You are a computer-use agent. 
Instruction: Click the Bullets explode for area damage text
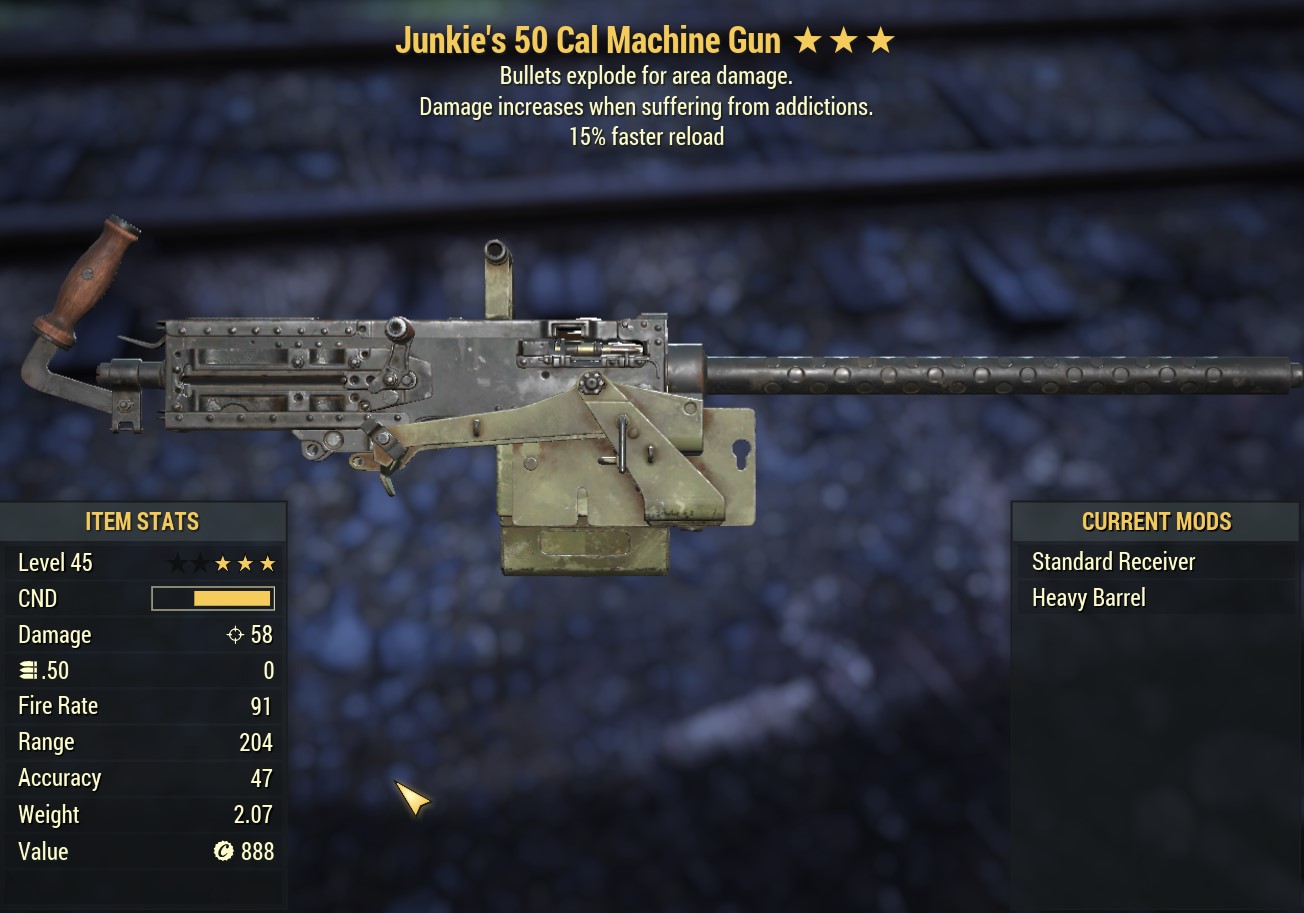coord(646,76)
